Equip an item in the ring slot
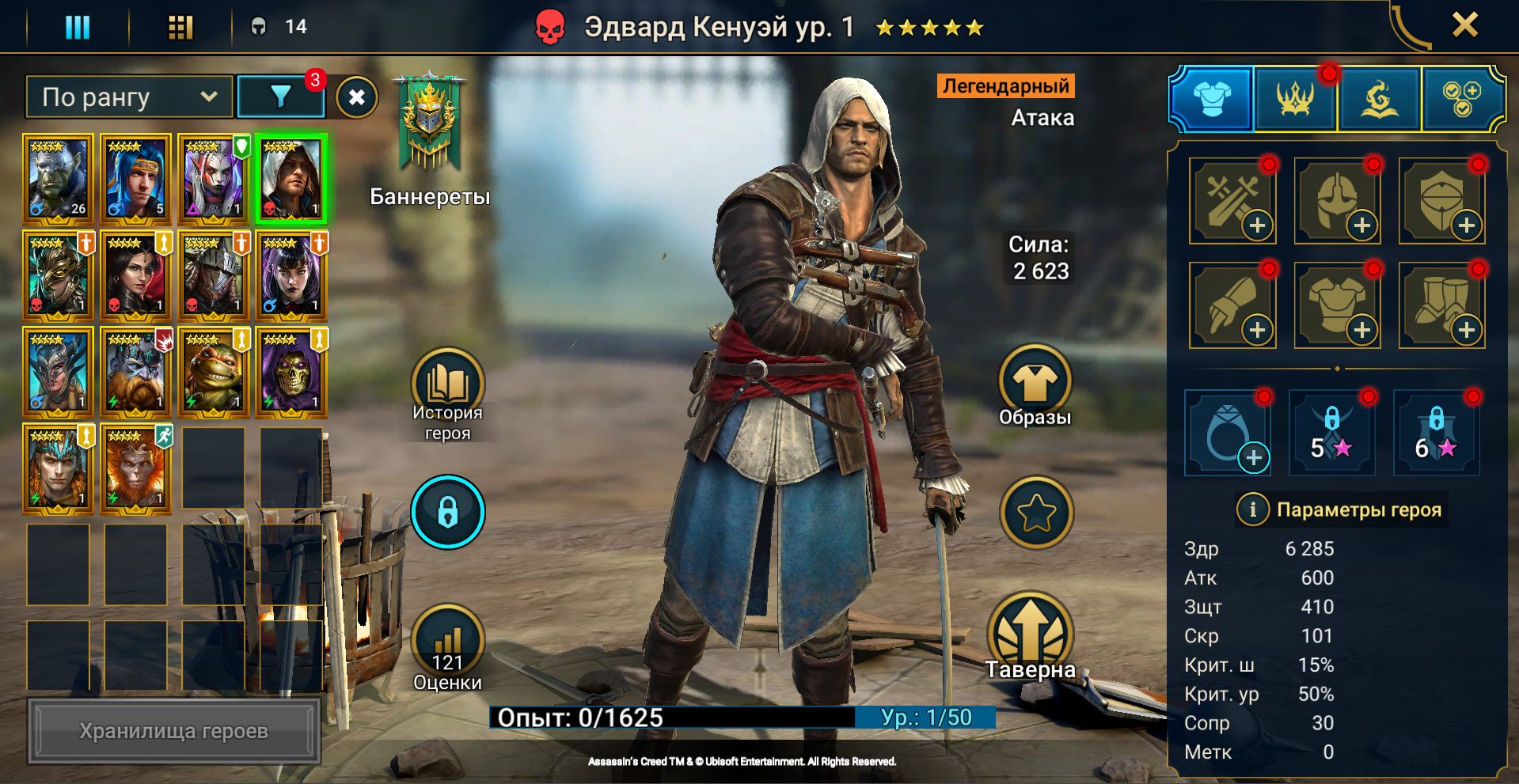Viewport: 1519px width, 784px height. (1228, 433)
